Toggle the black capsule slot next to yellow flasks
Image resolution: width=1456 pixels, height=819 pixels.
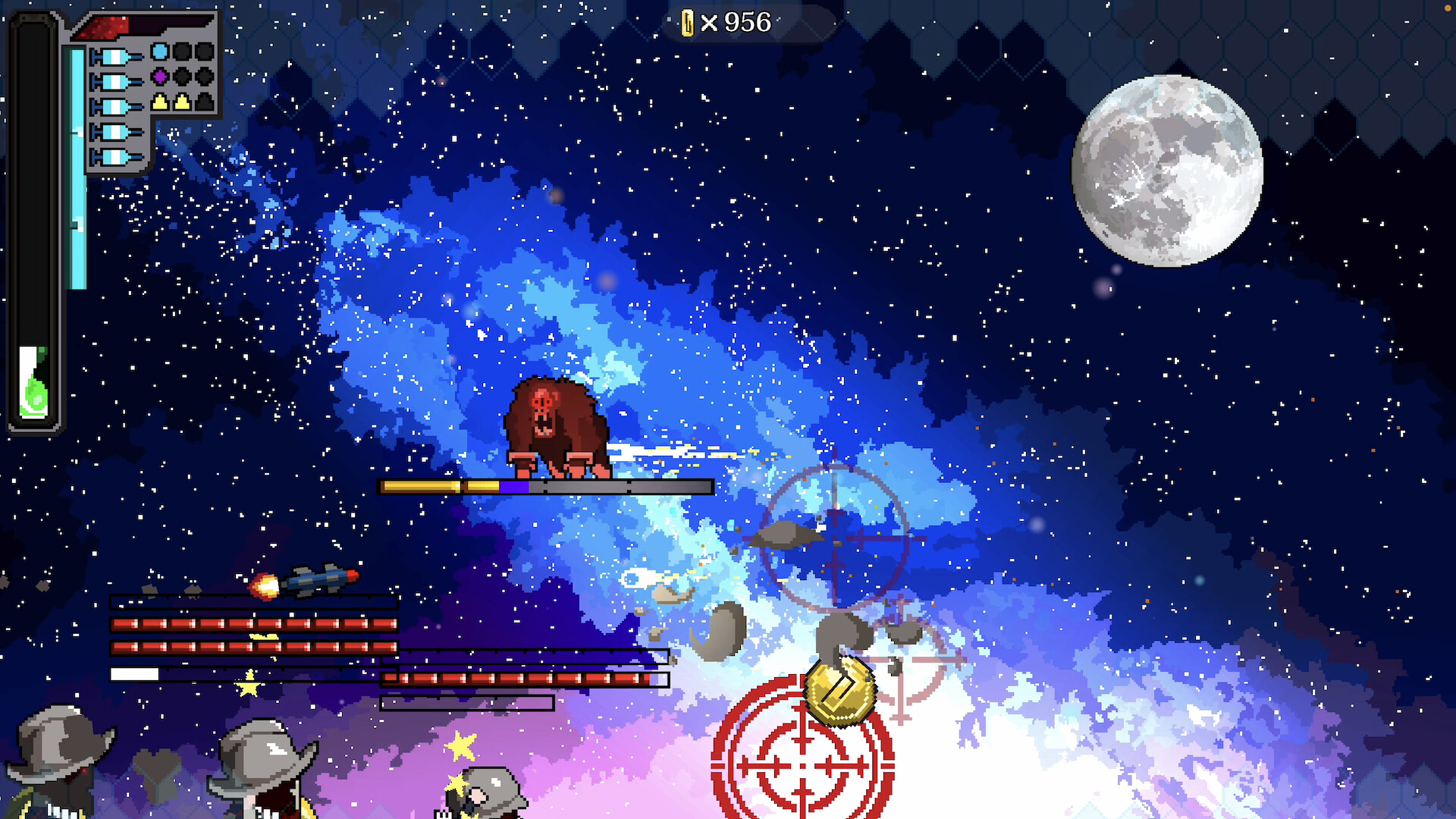204,102
